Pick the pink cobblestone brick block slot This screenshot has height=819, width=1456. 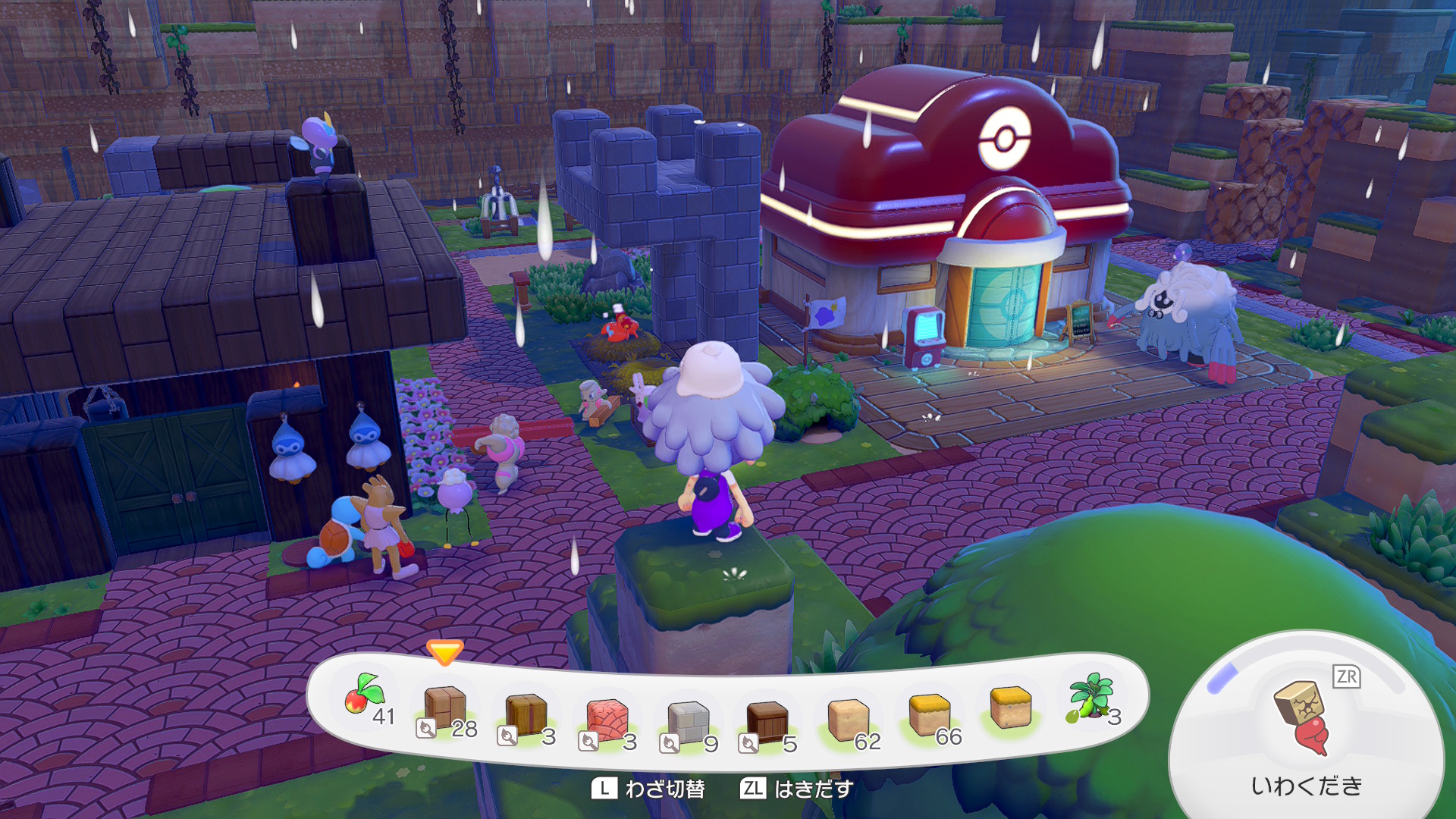tap(607, 719)
